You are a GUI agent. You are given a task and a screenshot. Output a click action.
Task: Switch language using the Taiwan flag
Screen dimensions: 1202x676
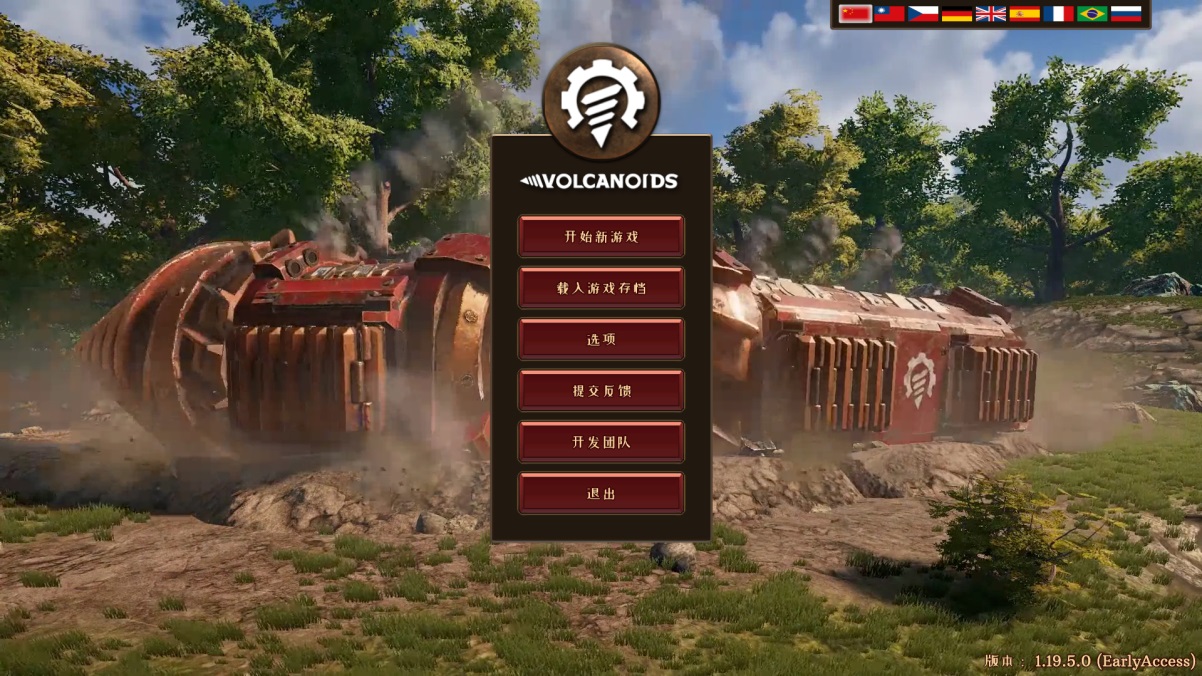(x=889, y=14)
